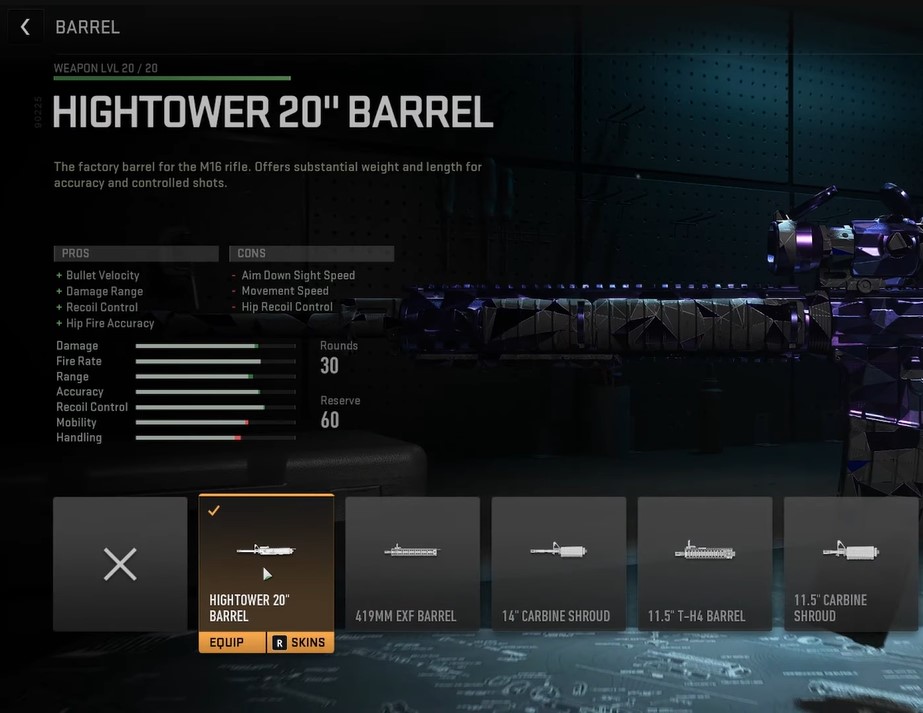The image size is (923, 713).
Task: Choose the 11.5" Carbine Shroud attachment
Action: (850, 564)
